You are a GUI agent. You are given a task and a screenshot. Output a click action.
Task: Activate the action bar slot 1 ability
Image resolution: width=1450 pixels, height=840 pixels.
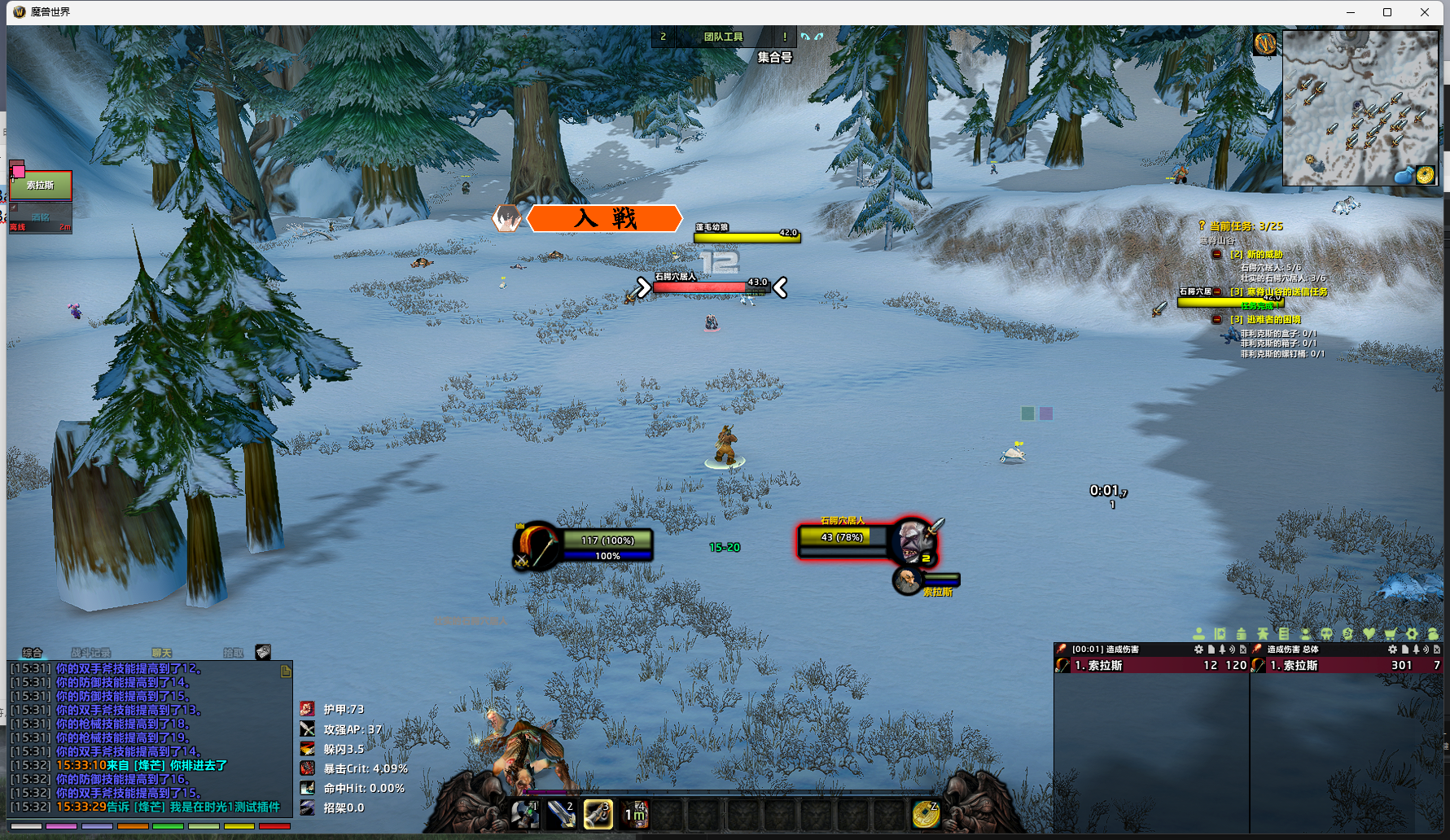[x=525, y=814]
